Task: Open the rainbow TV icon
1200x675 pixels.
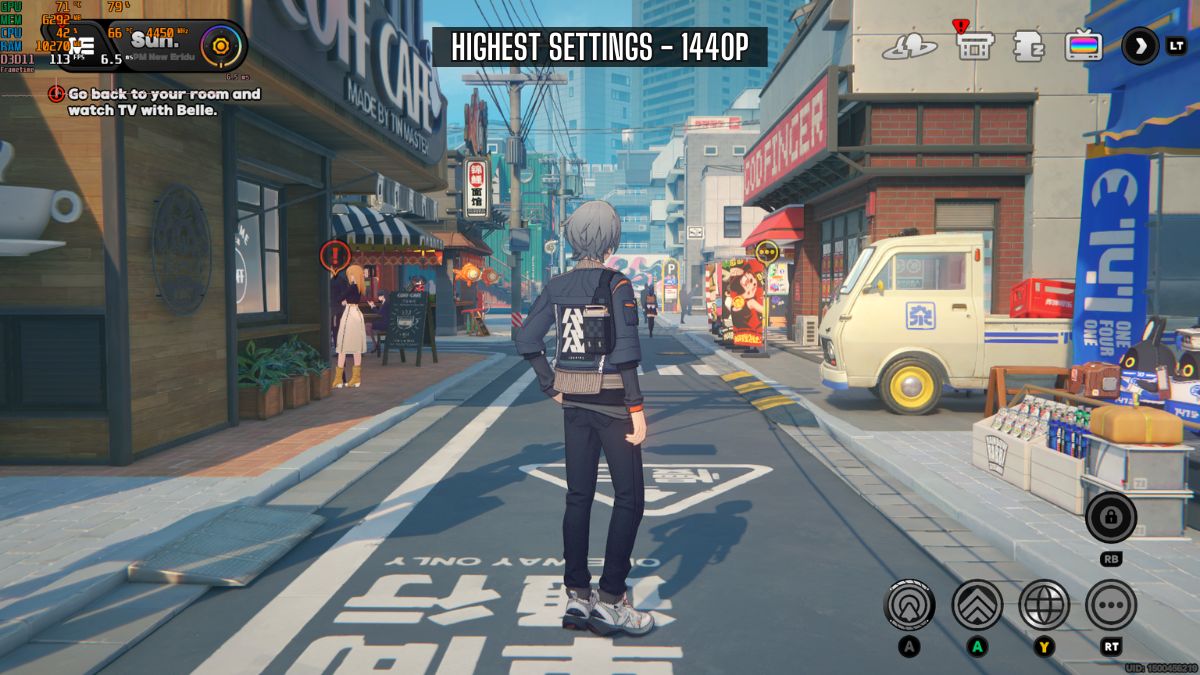Action: [x=1083, y=46]
